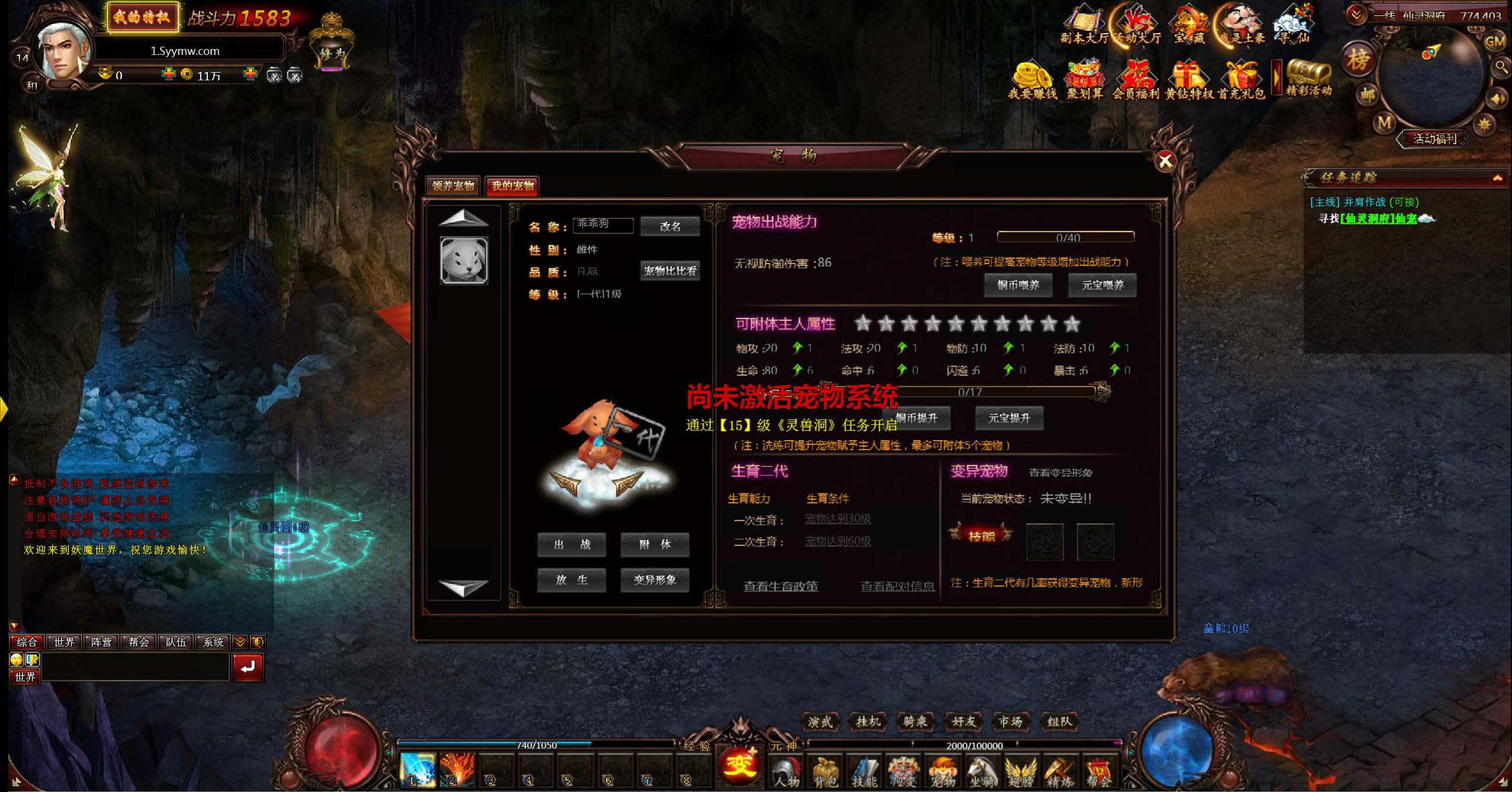The height and width of the screenshot is (792, 1512).
Task: Upgrade attributes with 元宝提升
Action: coord(1009,418)
